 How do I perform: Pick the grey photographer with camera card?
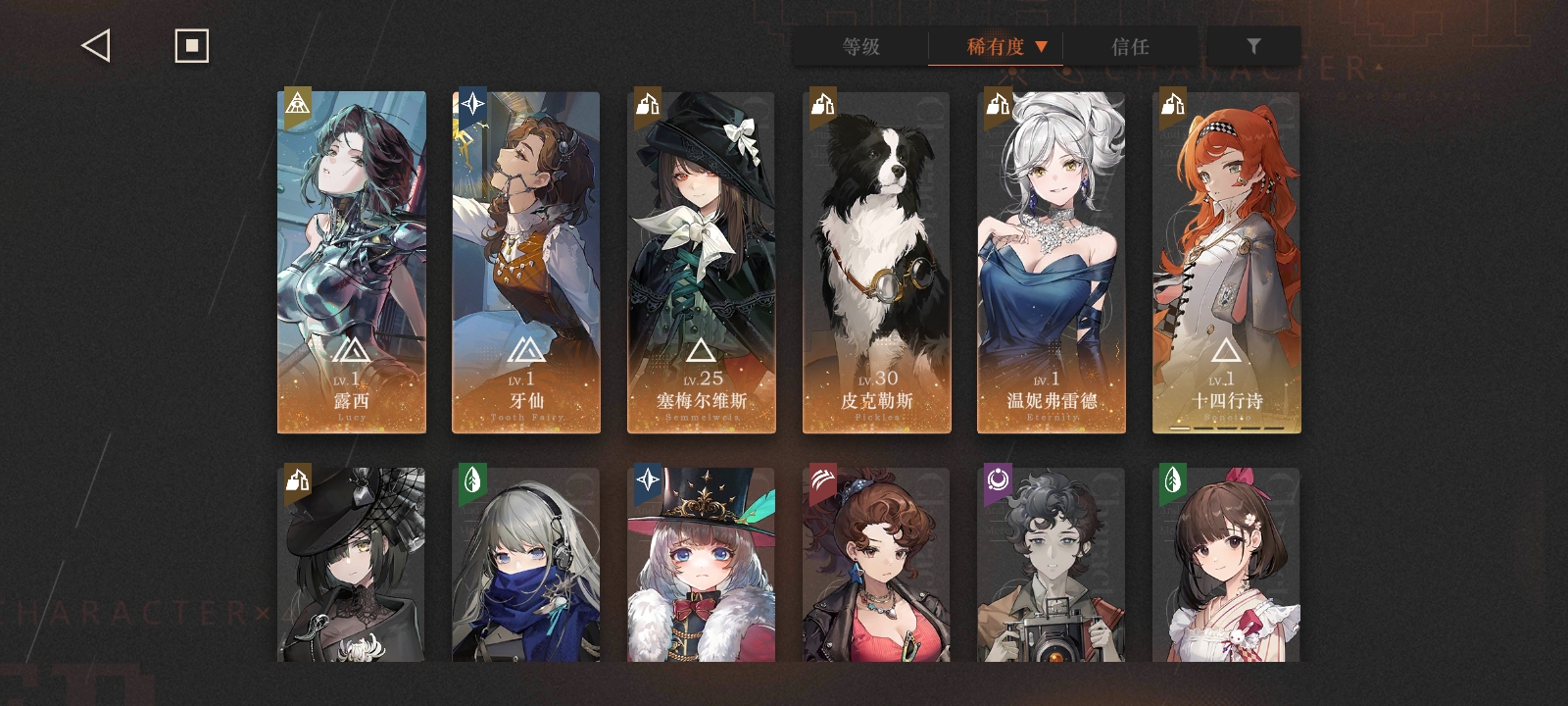(x=1052, y=564)
